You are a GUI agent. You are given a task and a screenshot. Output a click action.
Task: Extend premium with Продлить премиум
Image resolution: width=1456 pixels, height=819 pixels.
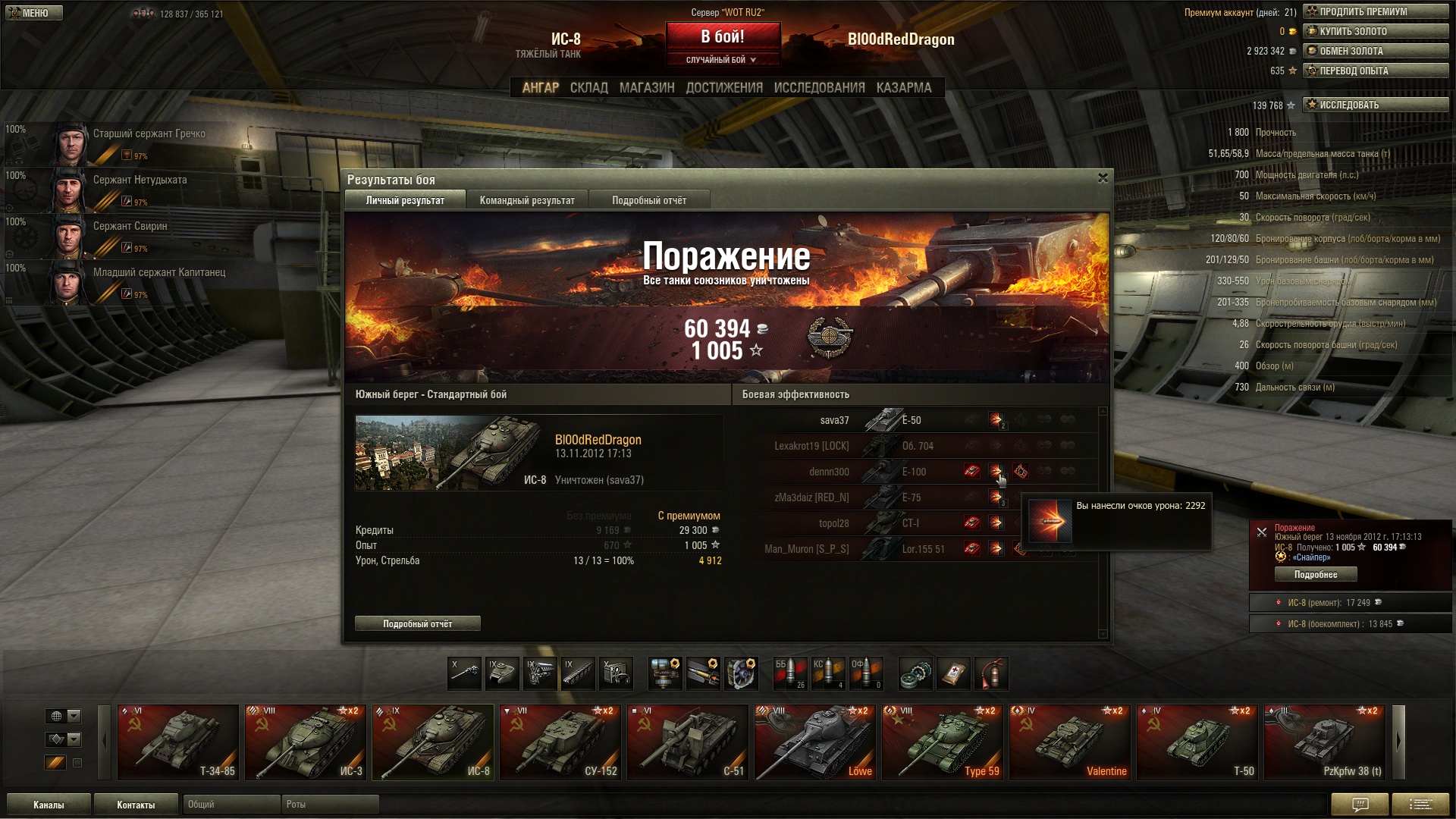coord(1375,11)
